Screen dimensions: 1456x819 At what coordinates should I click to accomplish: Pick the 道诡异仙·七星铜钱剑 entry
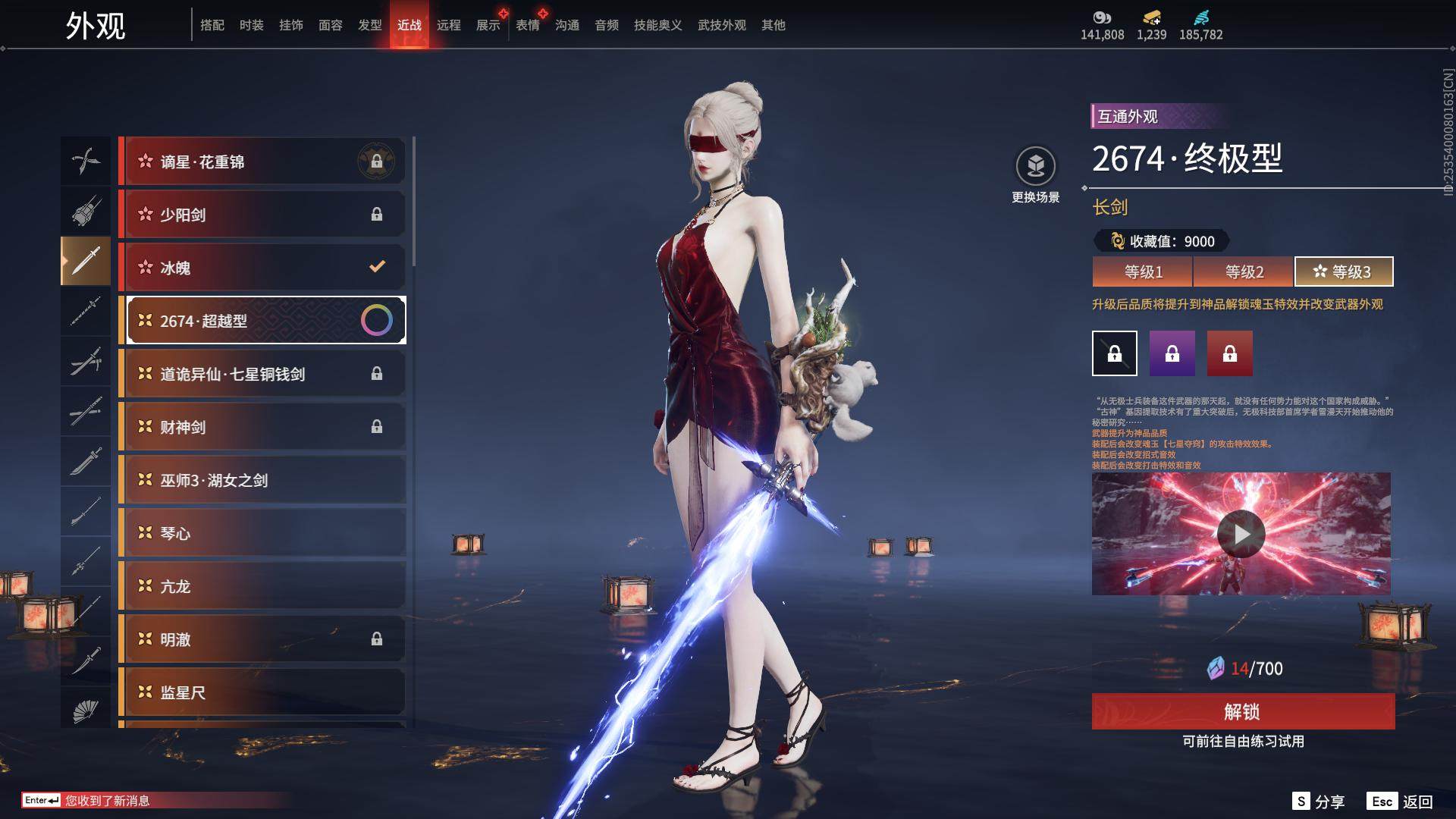pyautogui.click(x=262, y=374)
